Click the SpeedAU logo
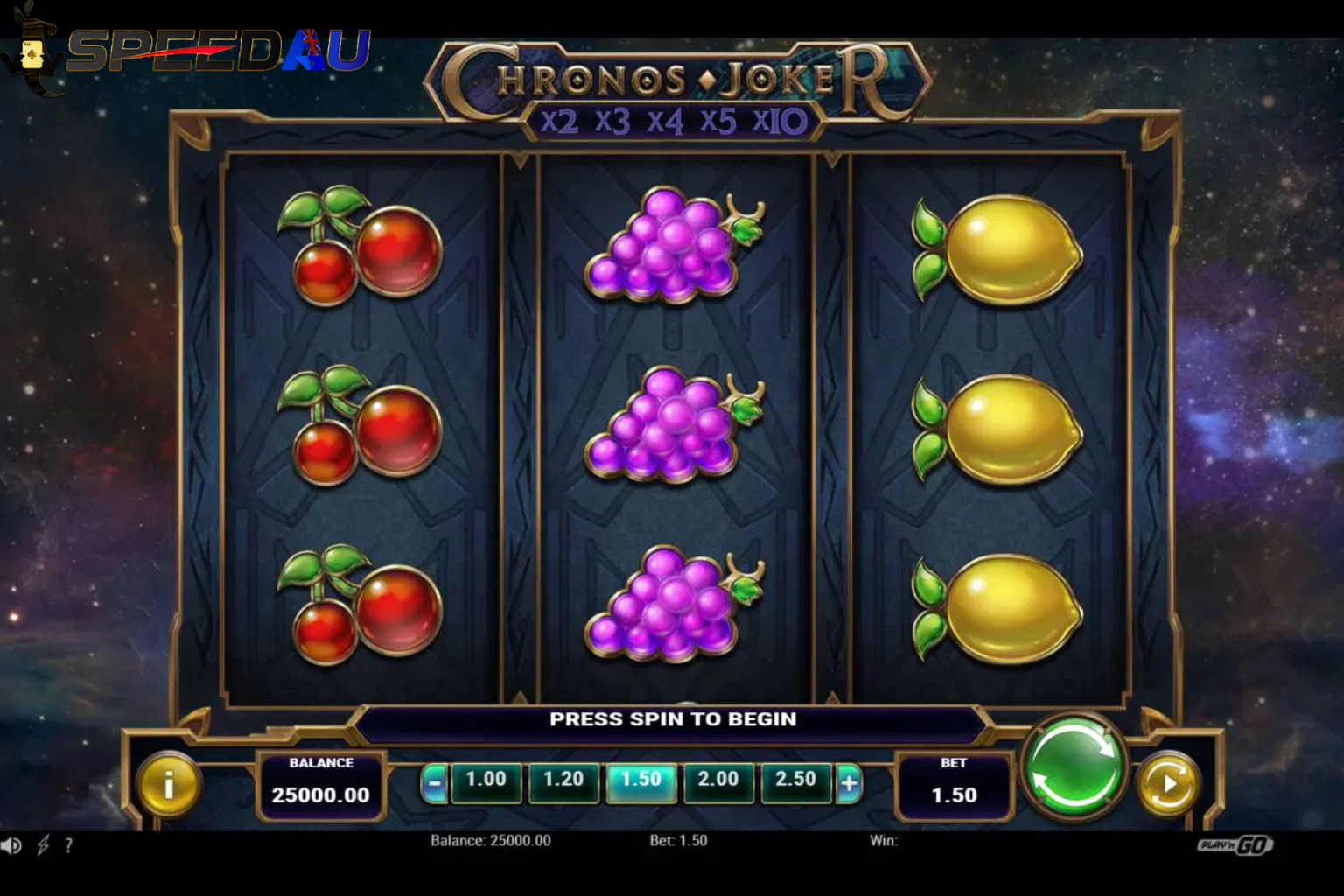Viewport: 1344px width, 896px height. click(x=188, y=51)
